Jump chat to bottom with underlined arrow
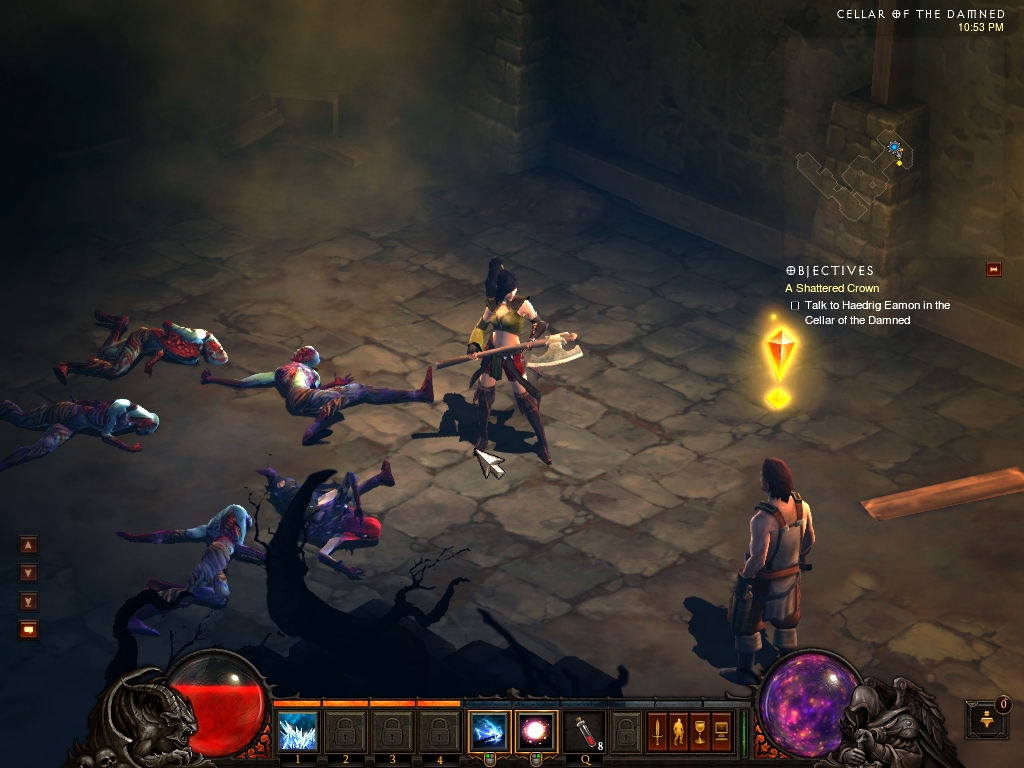This screenshot has height=768, width=1024. [x=28, y=601]
